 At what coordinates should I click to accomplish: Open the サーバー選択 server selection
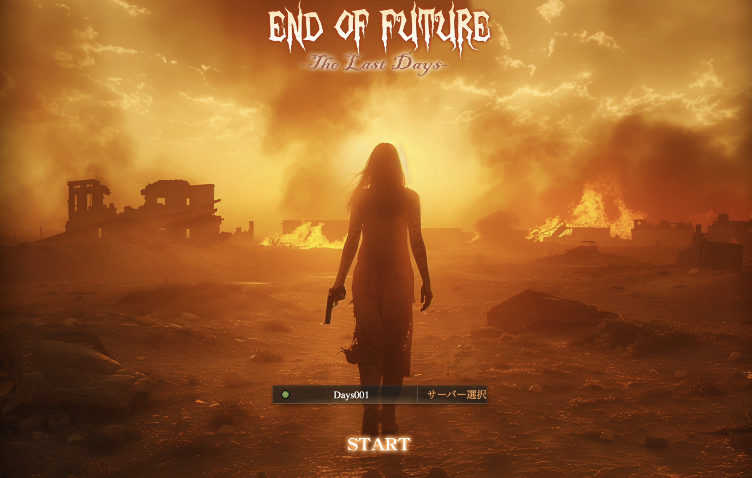[455, 395]
